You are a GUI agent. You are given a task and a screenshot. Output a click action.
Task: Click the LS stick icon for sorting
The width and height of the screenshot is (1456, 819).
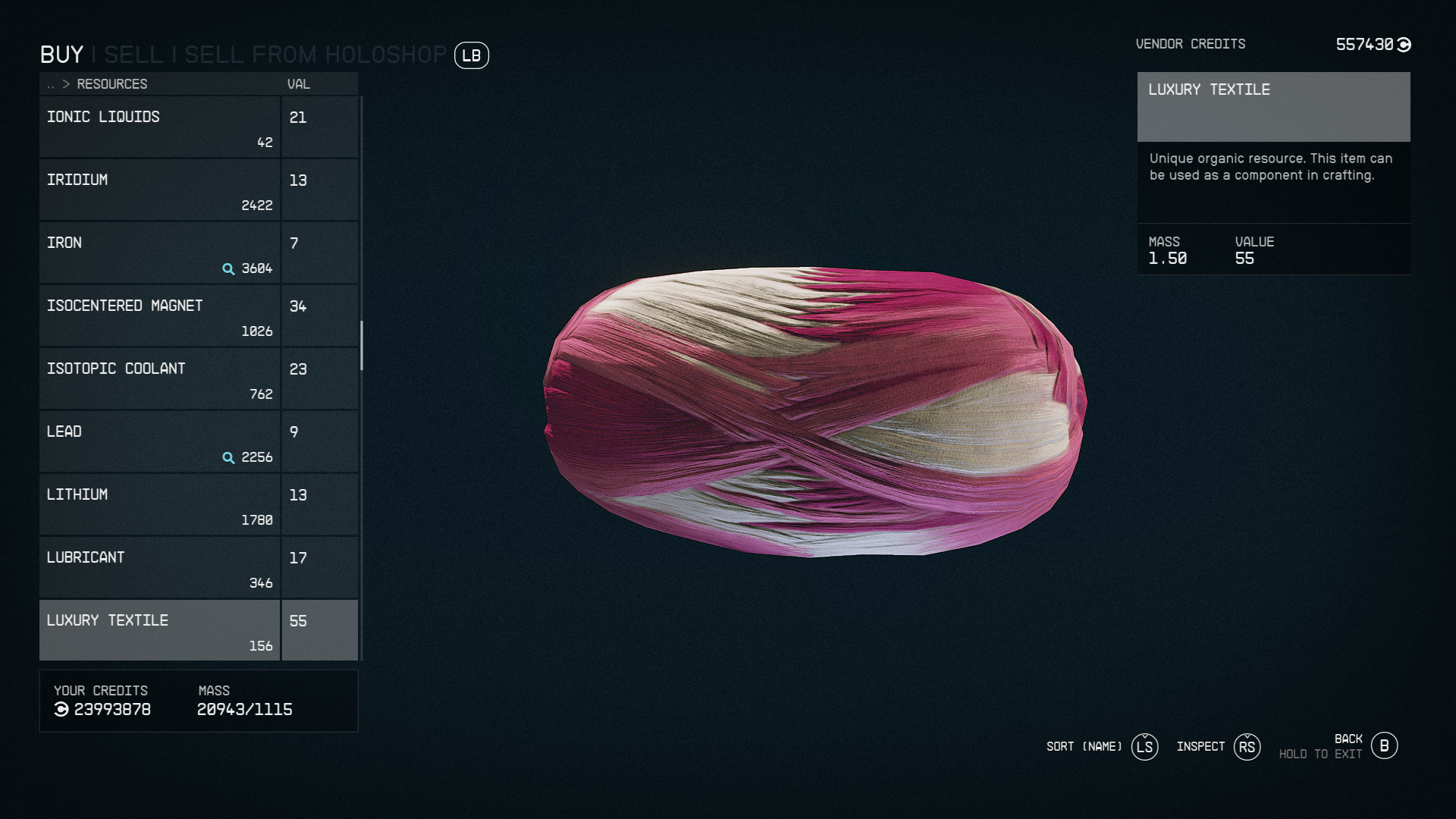(1145, 747)
